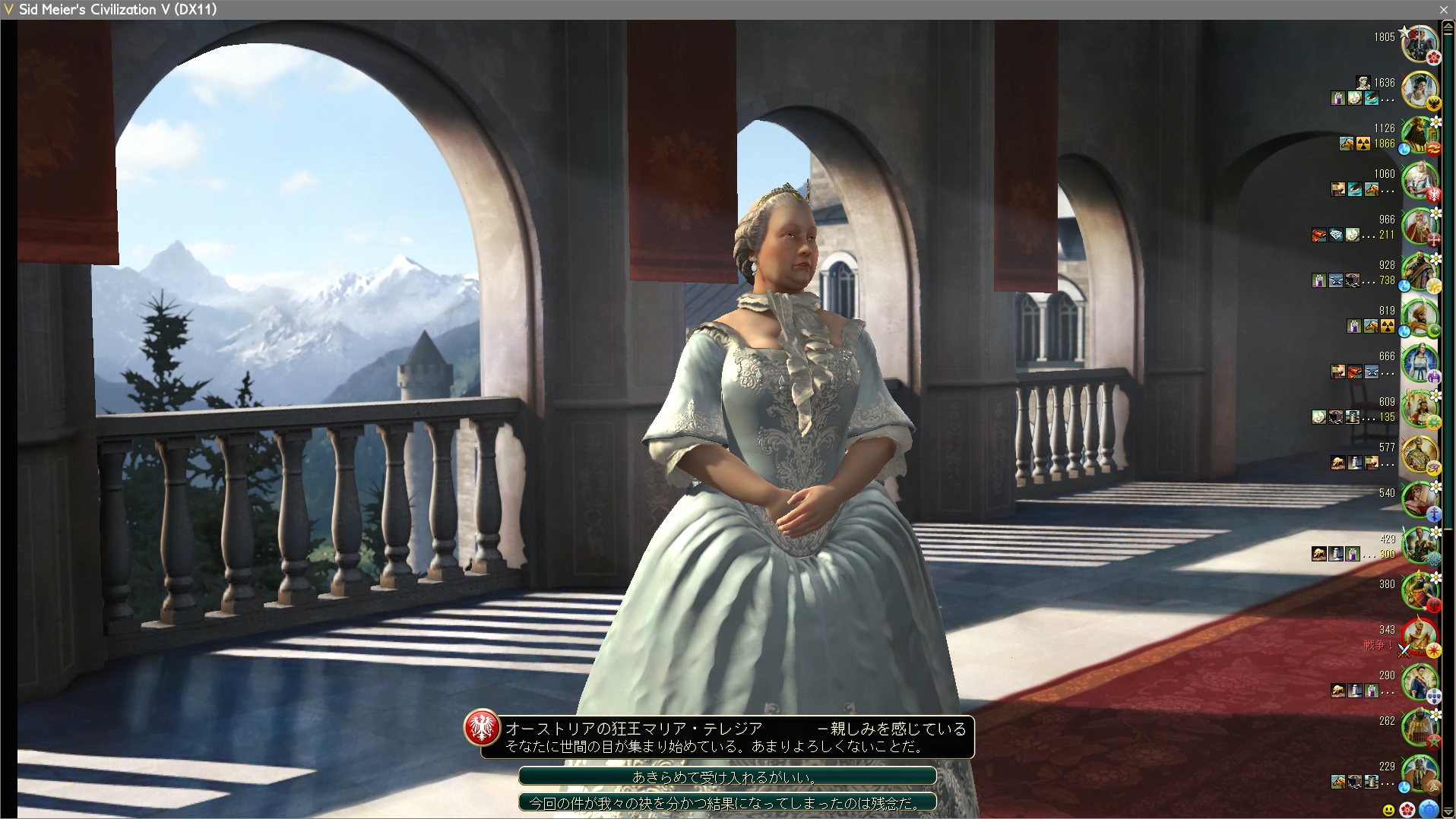Click the yellow smiley face icon
This screenshot has height=819, width=1456.
coord(1388,811)
